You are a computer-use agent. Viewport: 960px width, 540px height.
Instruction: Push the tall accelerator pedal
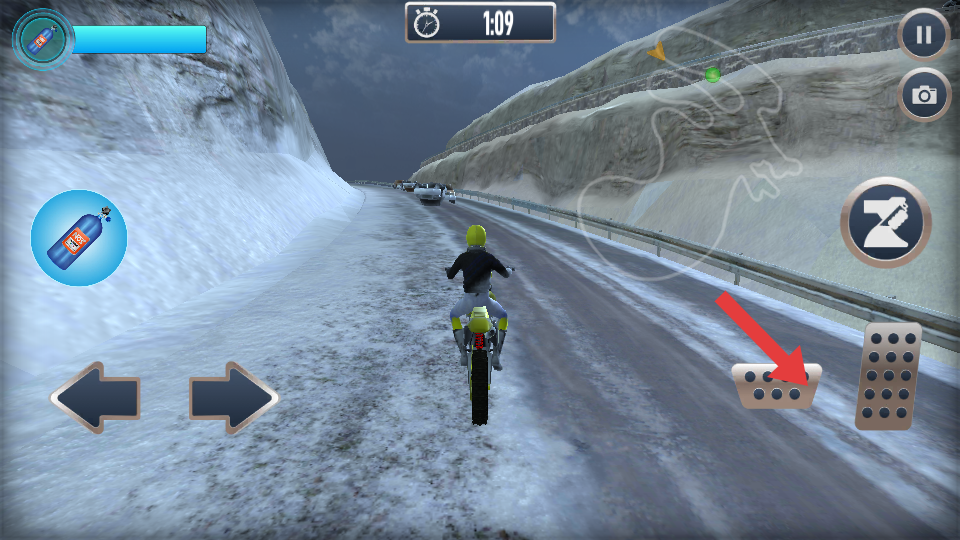coord(888,376)
